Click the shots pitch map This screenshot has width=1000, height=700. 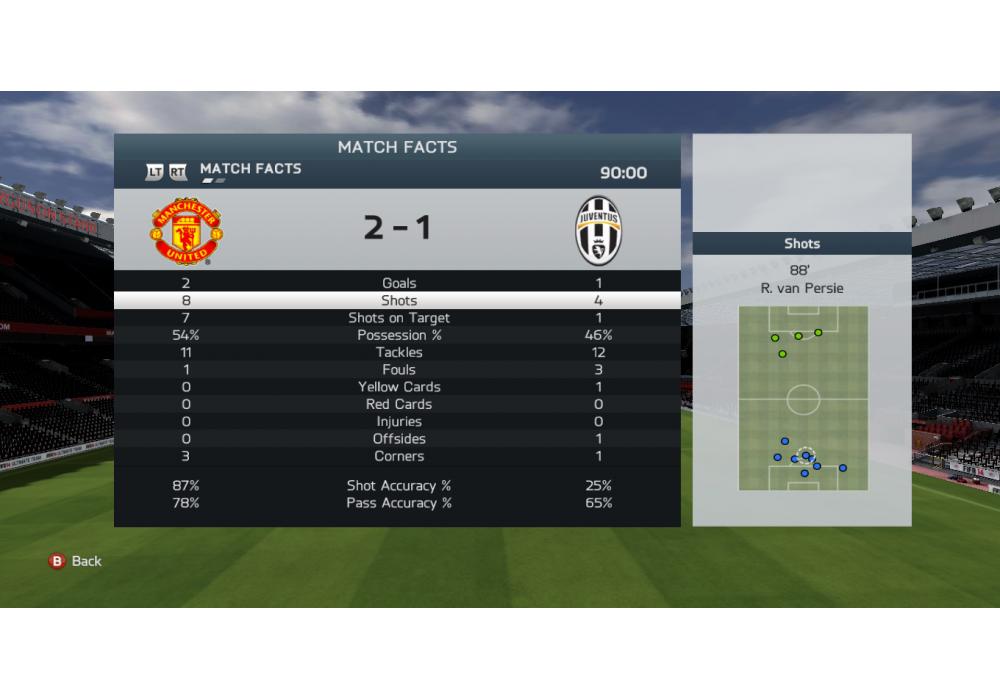(803, 398)
